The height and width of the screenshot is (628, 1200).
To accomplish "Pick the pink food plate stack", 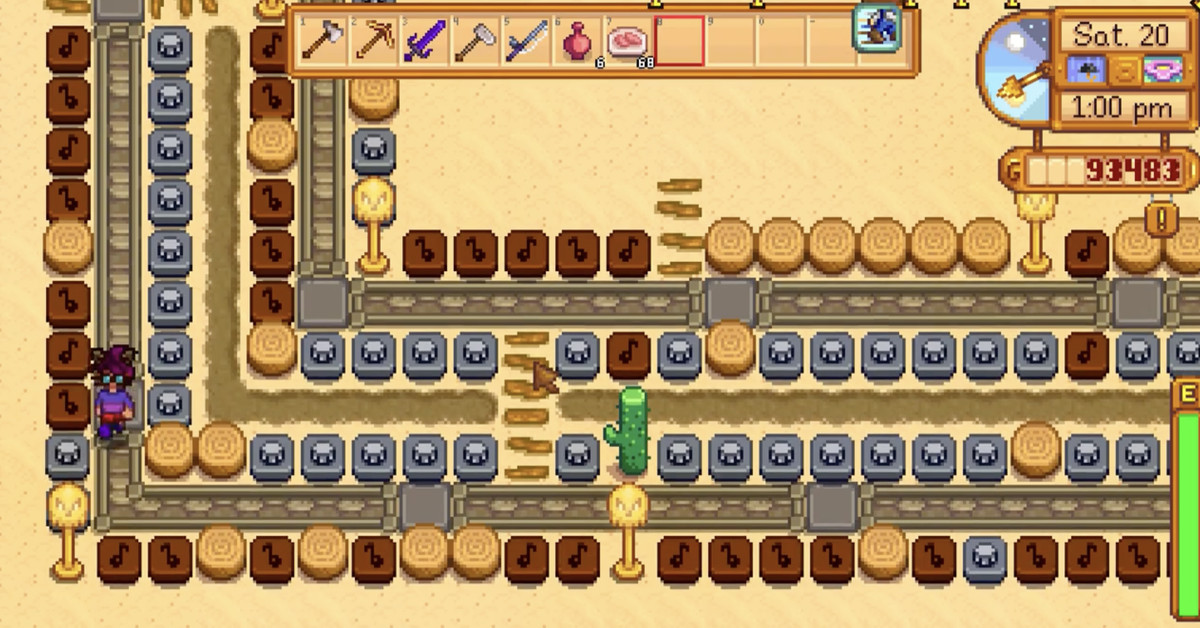I will [x=629, y=41].
